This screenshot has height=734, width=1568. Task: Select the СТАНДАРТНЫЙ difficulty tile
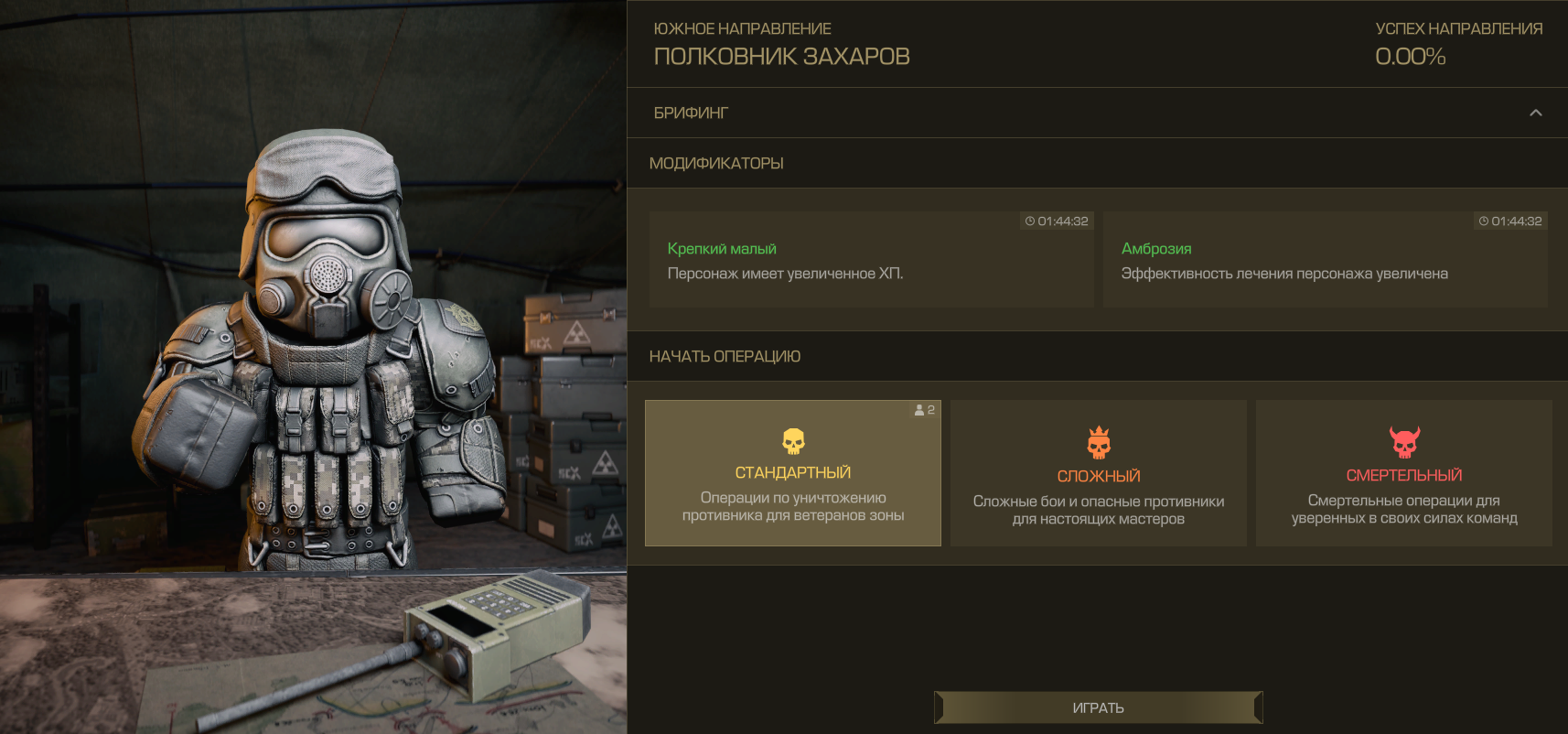pos(792,473)
